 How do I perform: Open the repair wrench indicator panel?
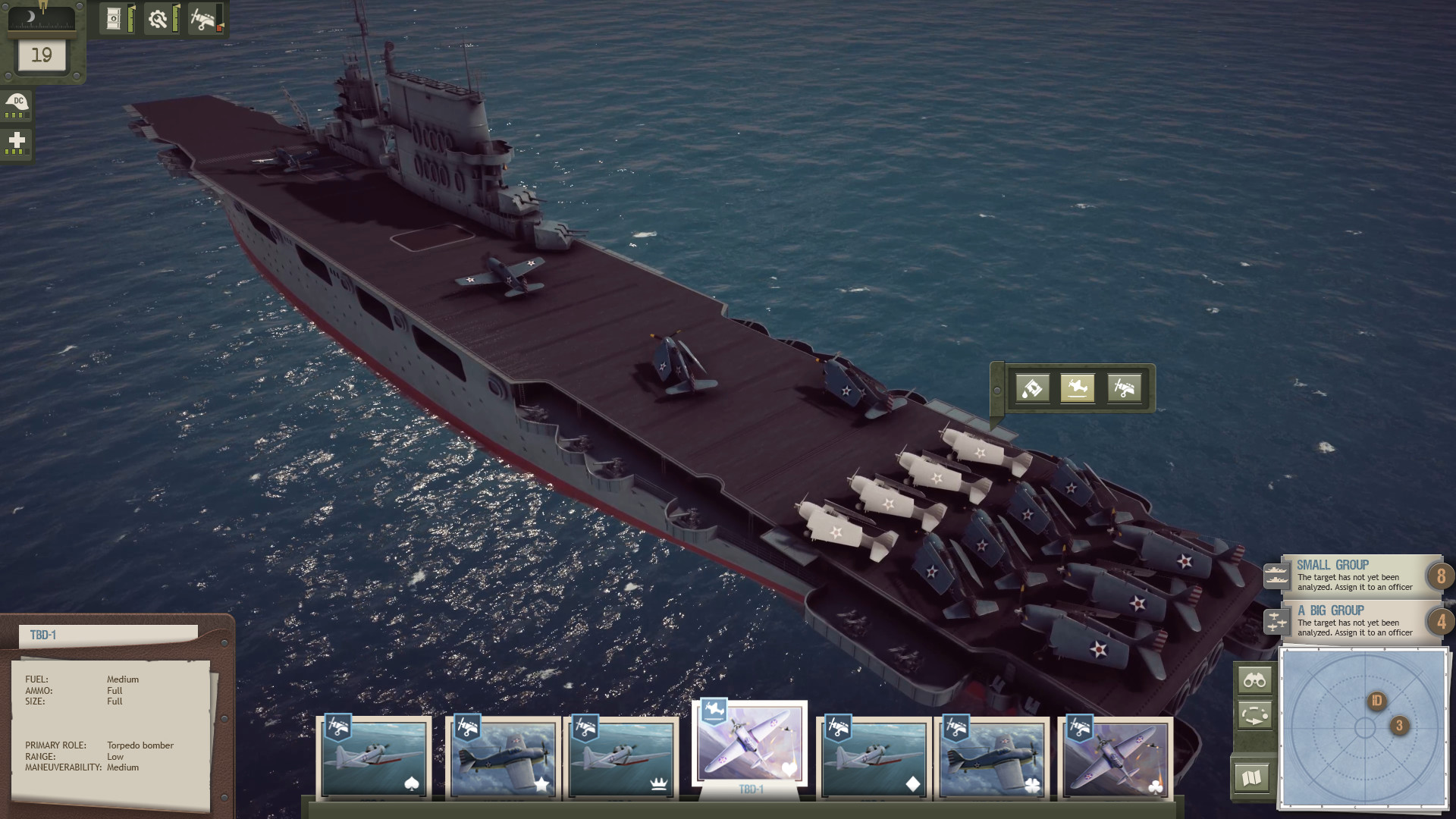159,17
